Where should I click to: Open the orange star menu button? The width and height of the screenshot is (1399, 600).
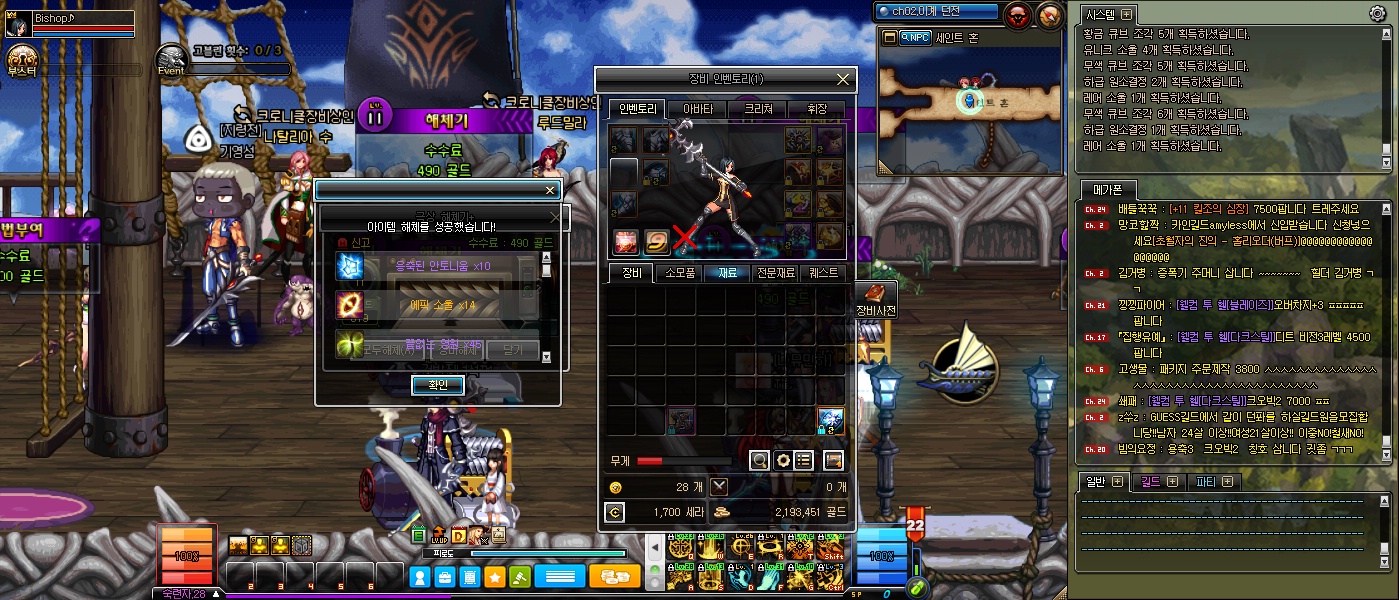tap(494, 577)
